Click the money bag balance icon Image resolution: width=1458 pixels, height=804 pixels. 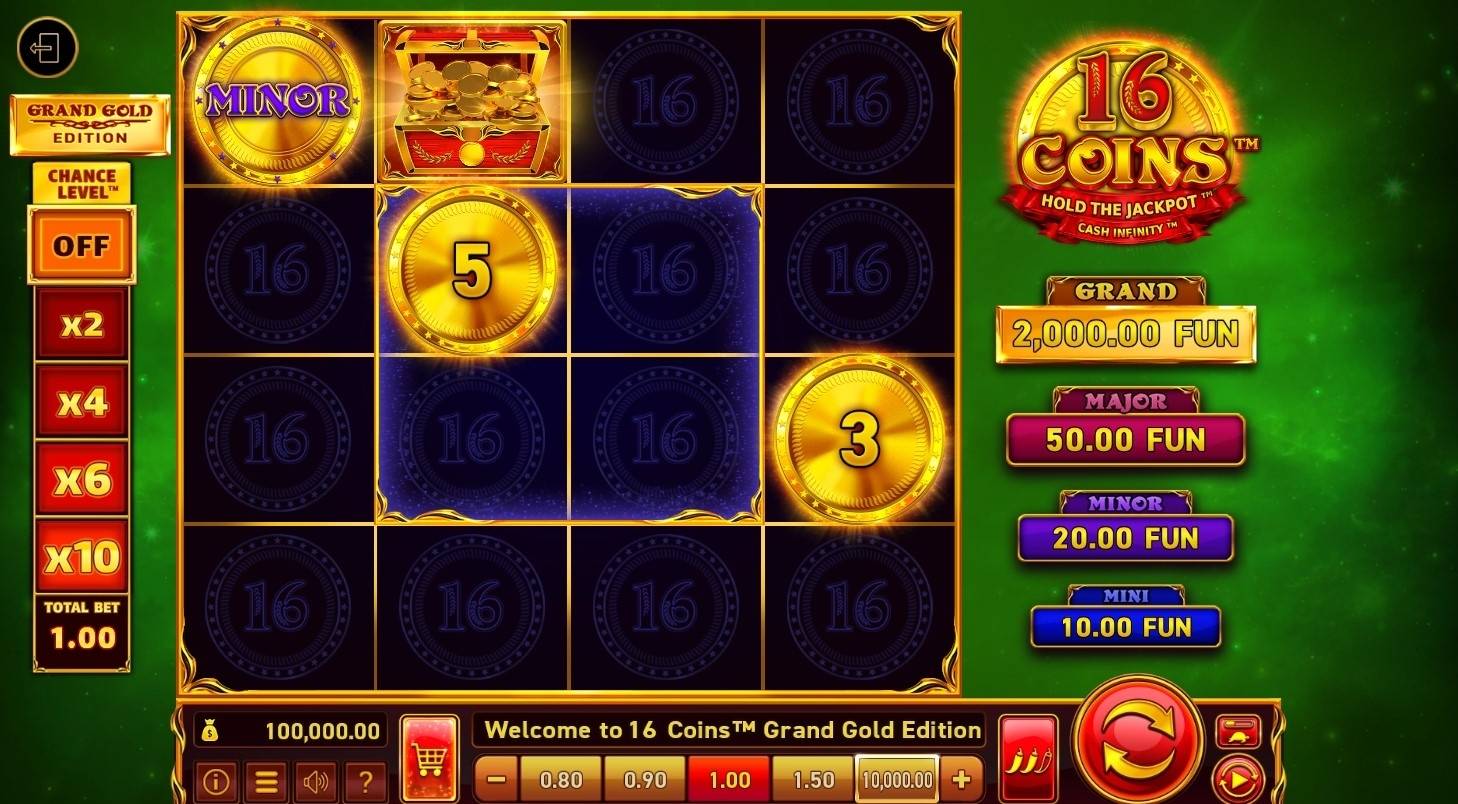click(x=211, y=730)
